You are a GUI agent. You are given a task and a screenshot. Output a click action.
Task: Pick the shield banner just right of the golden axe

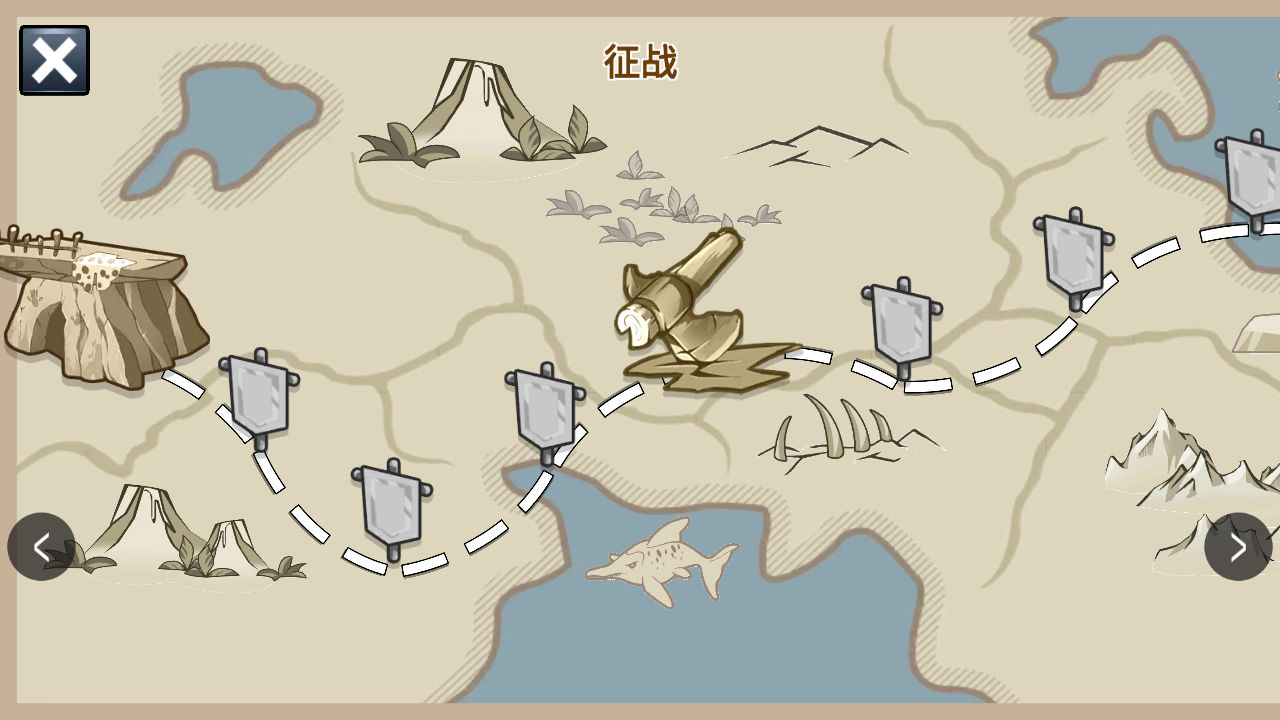(x=902, y=324)
